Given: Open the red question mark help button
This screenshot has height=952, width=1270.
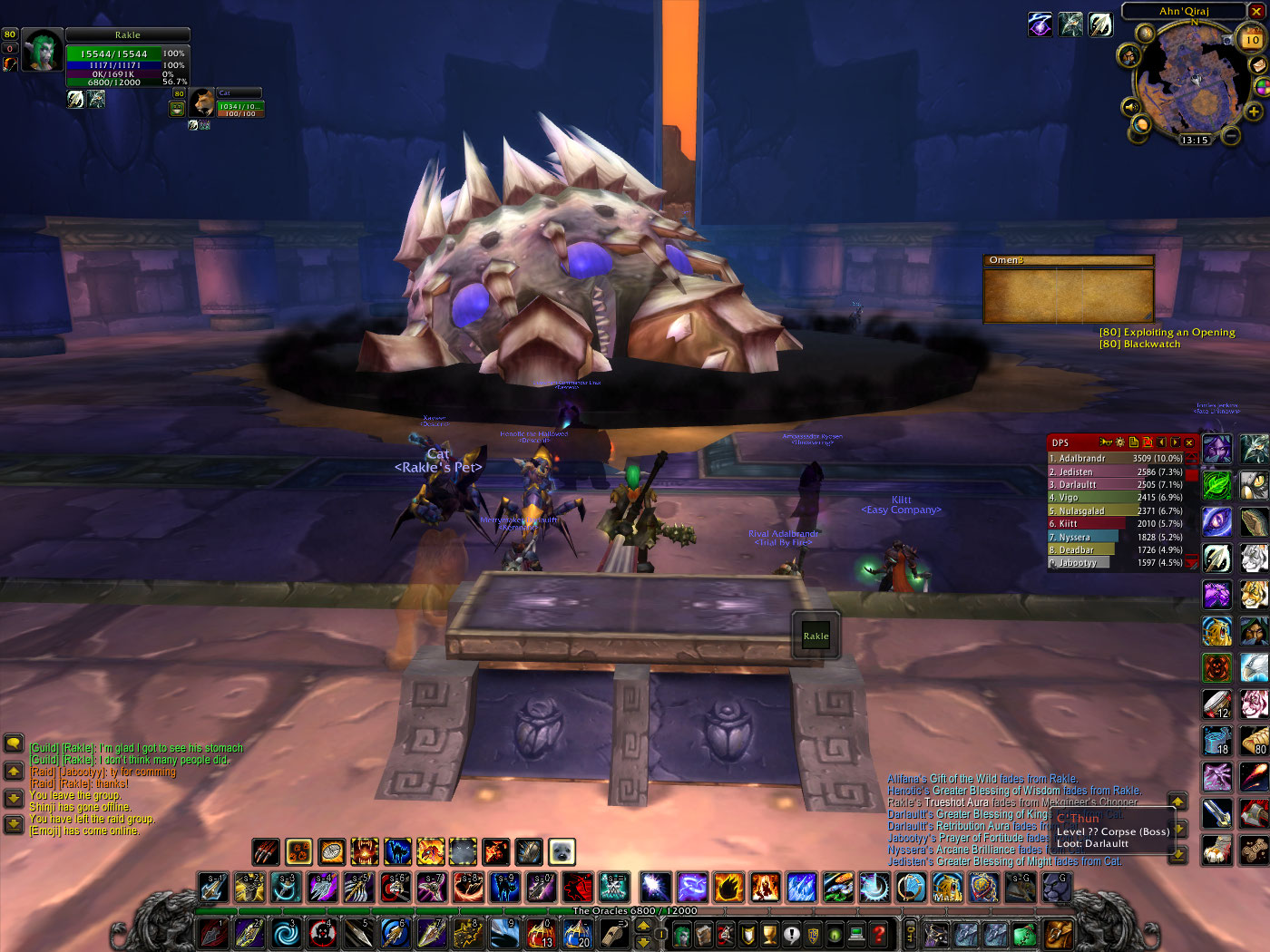Looking at the screenshot, I should click(879, 933).
